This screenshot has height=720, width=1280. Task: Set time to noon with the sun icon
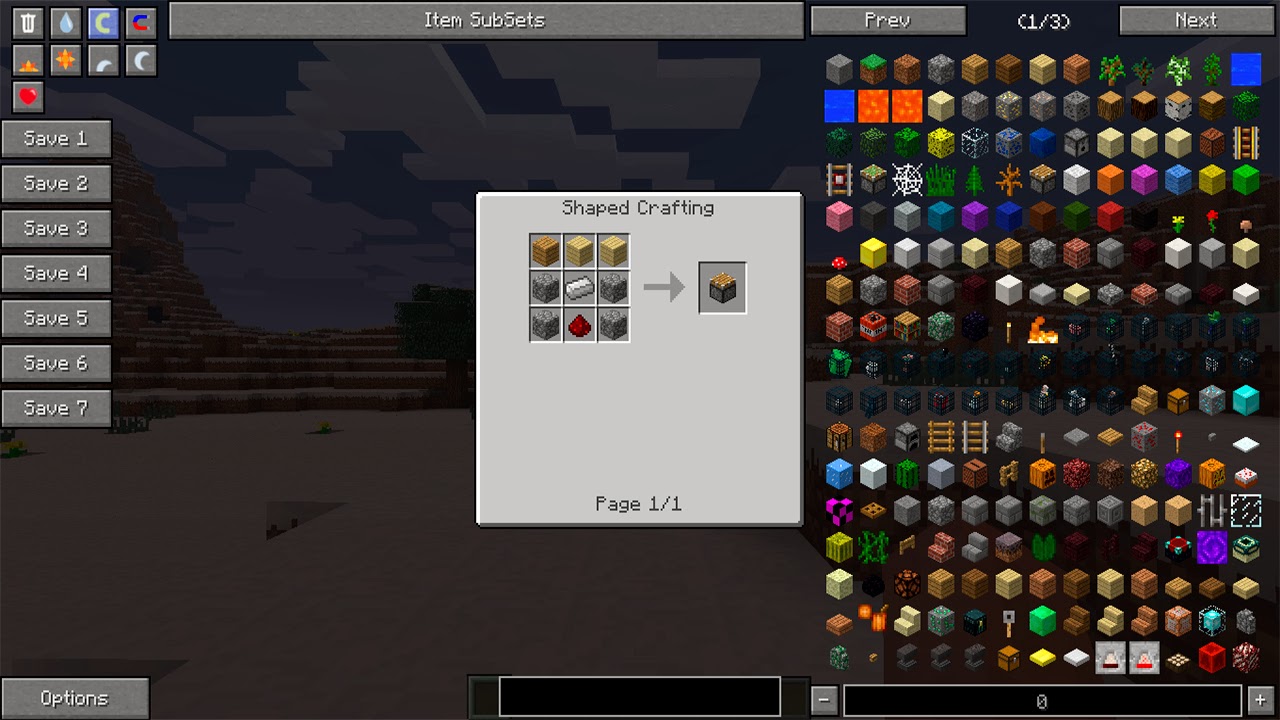pos(64,60)
